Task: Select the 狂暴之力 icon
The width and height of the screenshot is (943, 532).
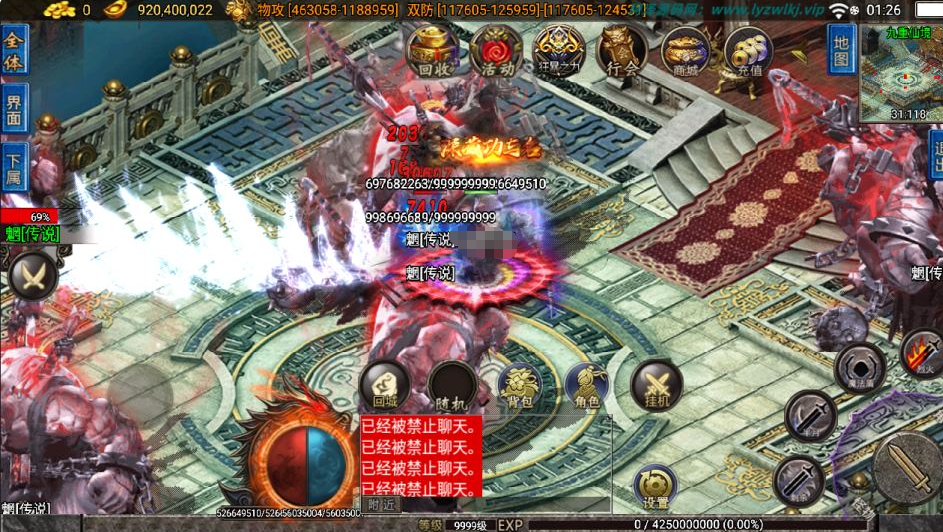Action: coord(558,51)
